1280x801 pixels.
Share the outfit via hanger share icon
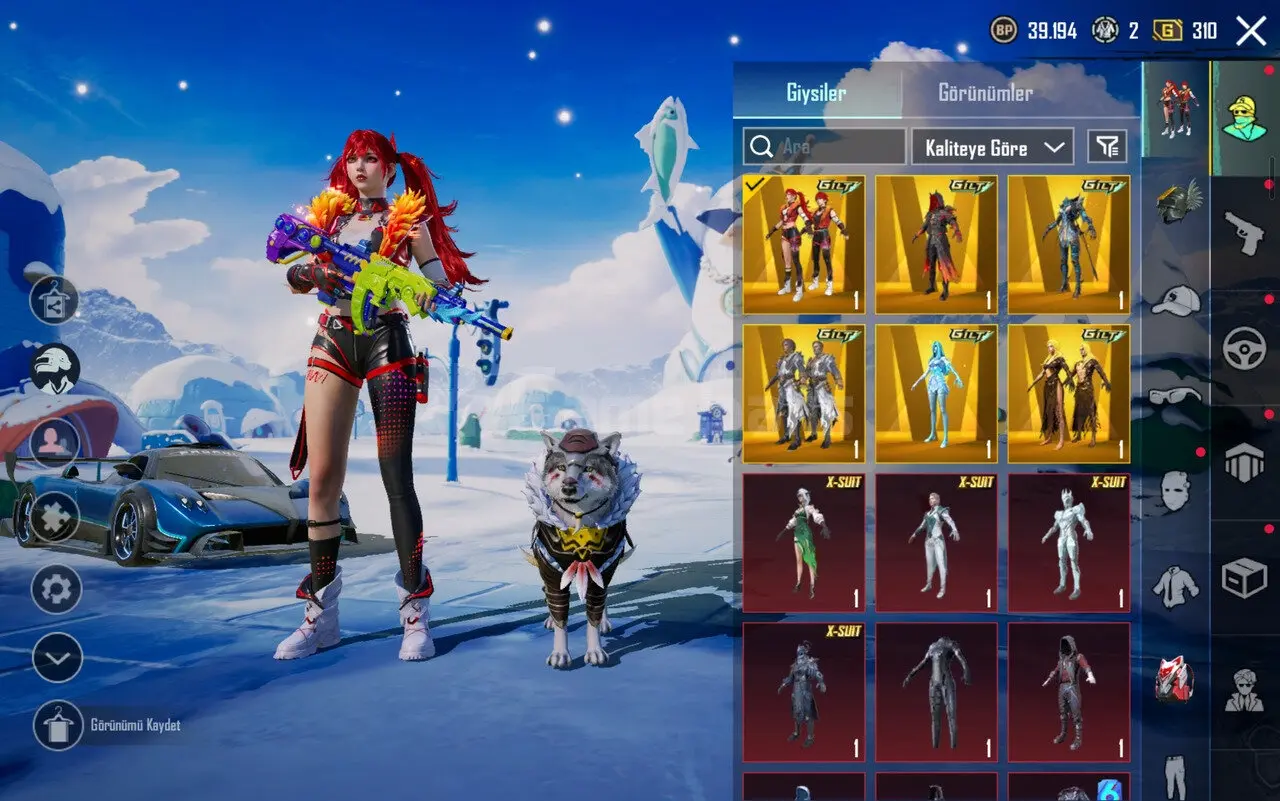54,300
